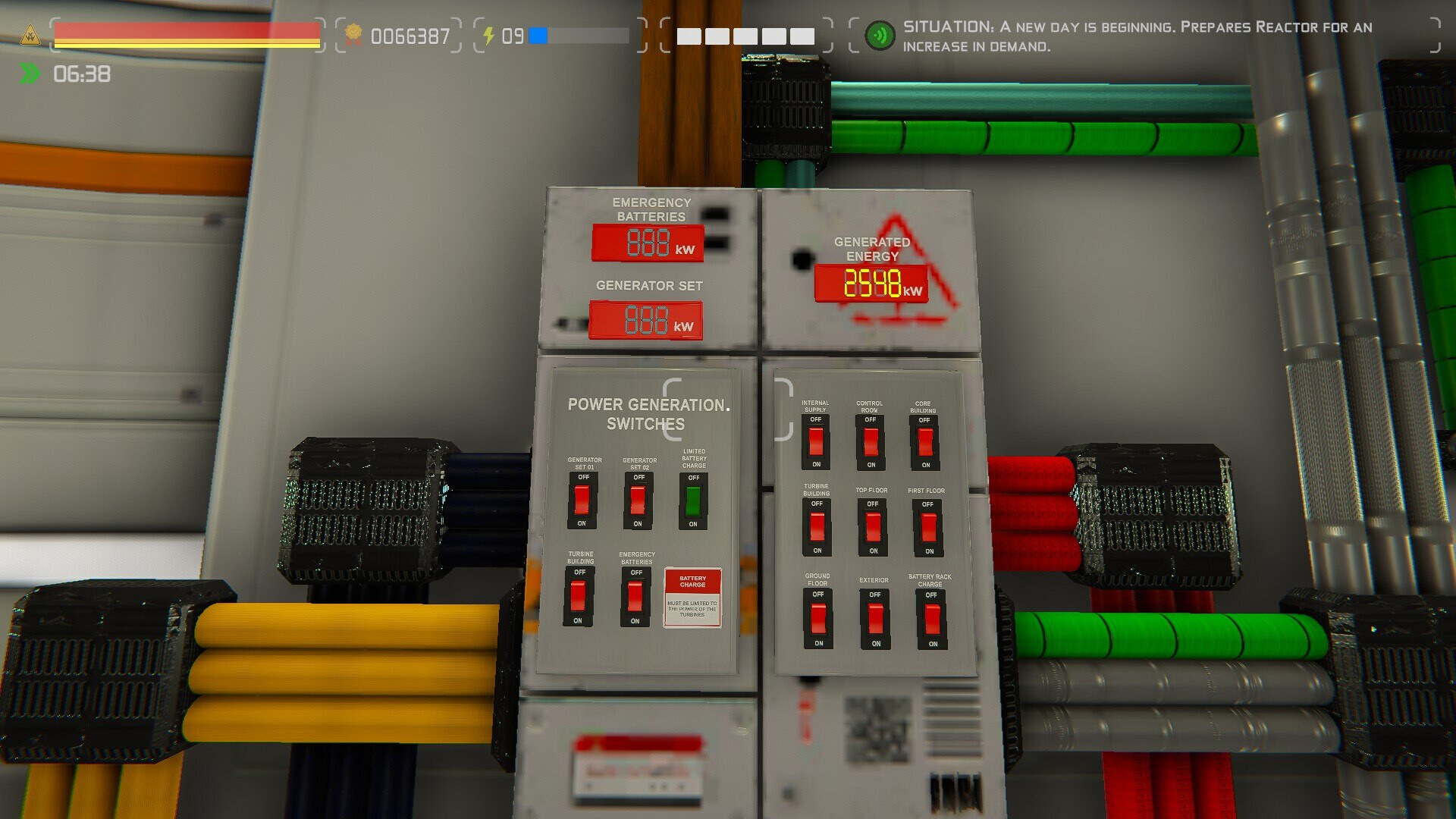This screenshot has height=819, width=1456.
Task: Turn off the CONTROL ROOM supply switch
Action: click(x=871, y=442)
